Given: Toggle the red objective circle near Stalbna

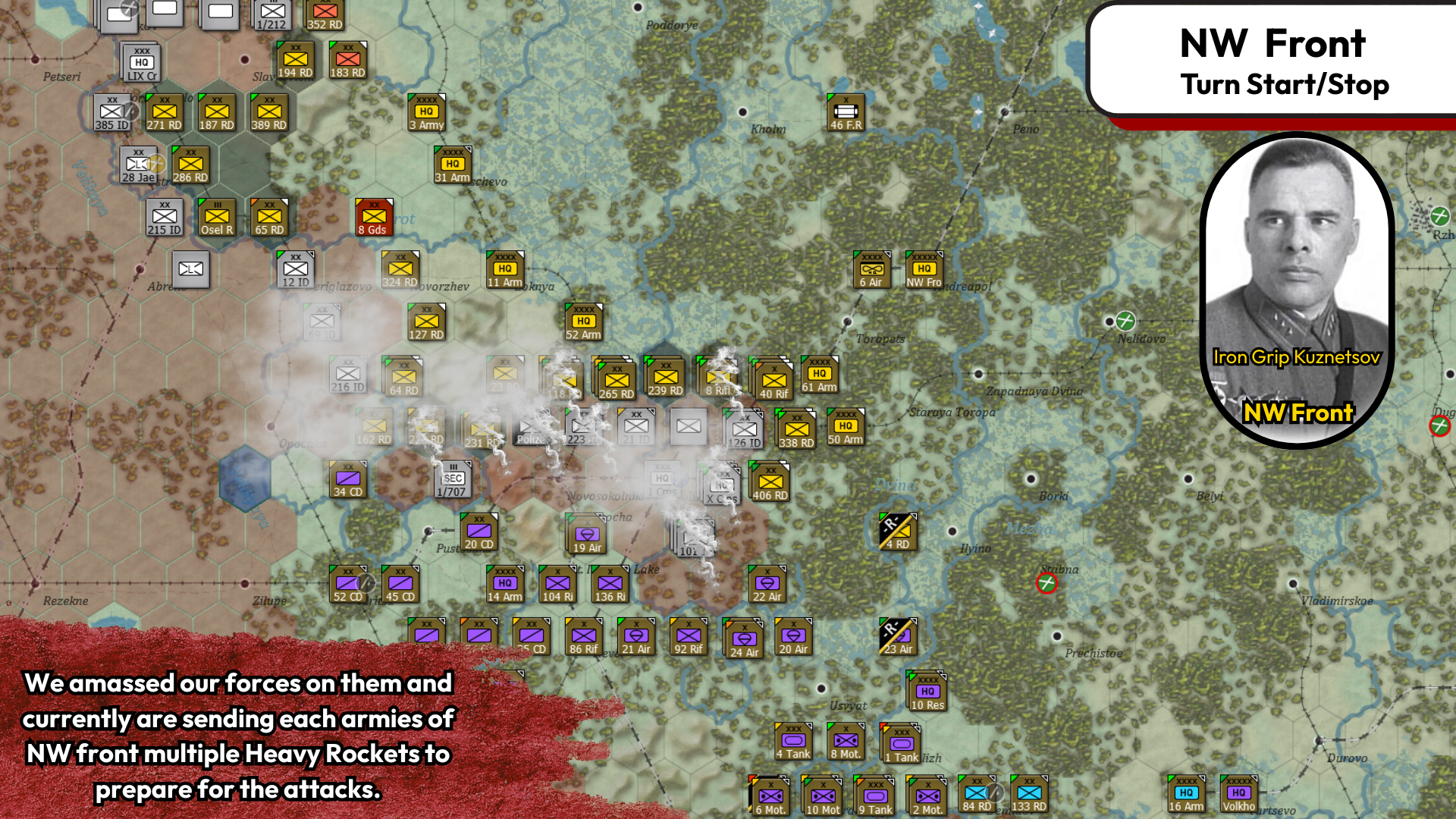Looking at the screenshot, I should (x=1046, y=585).
